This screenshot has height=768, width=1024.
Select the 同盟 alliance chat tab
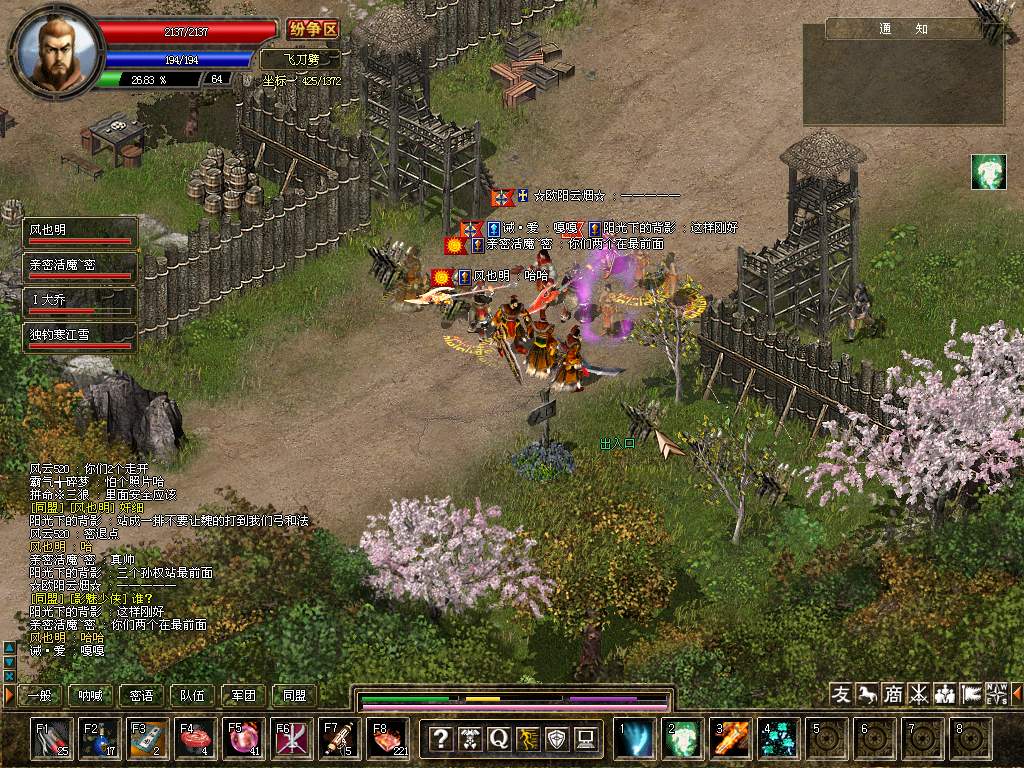coord(295,695)
